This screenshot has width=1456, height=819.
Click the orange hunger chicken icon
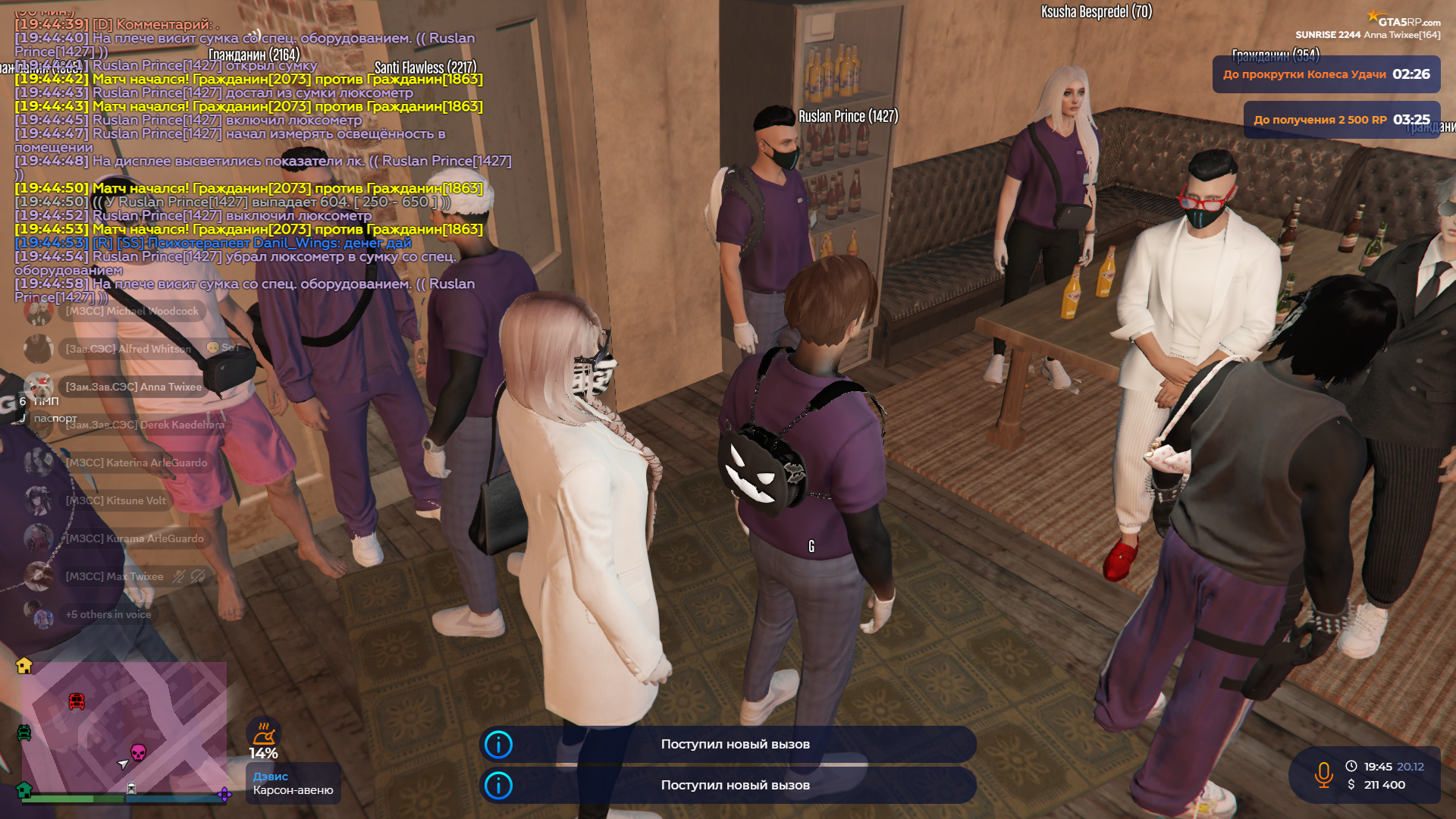263,733
